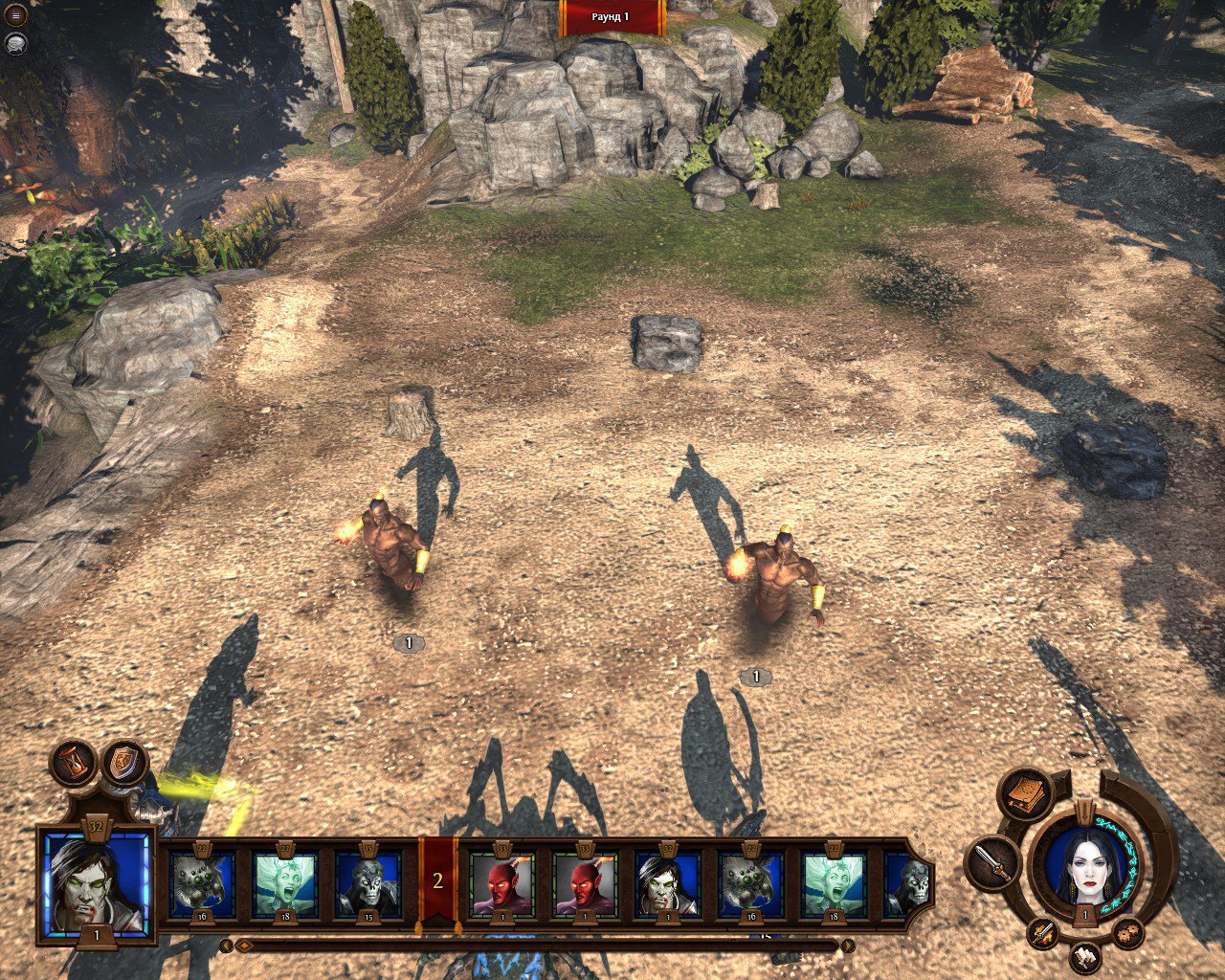Toggle auto-combat with the sword-and-gear icon
Screen dimensions: 1225x980
click(x=1044, y=932)
